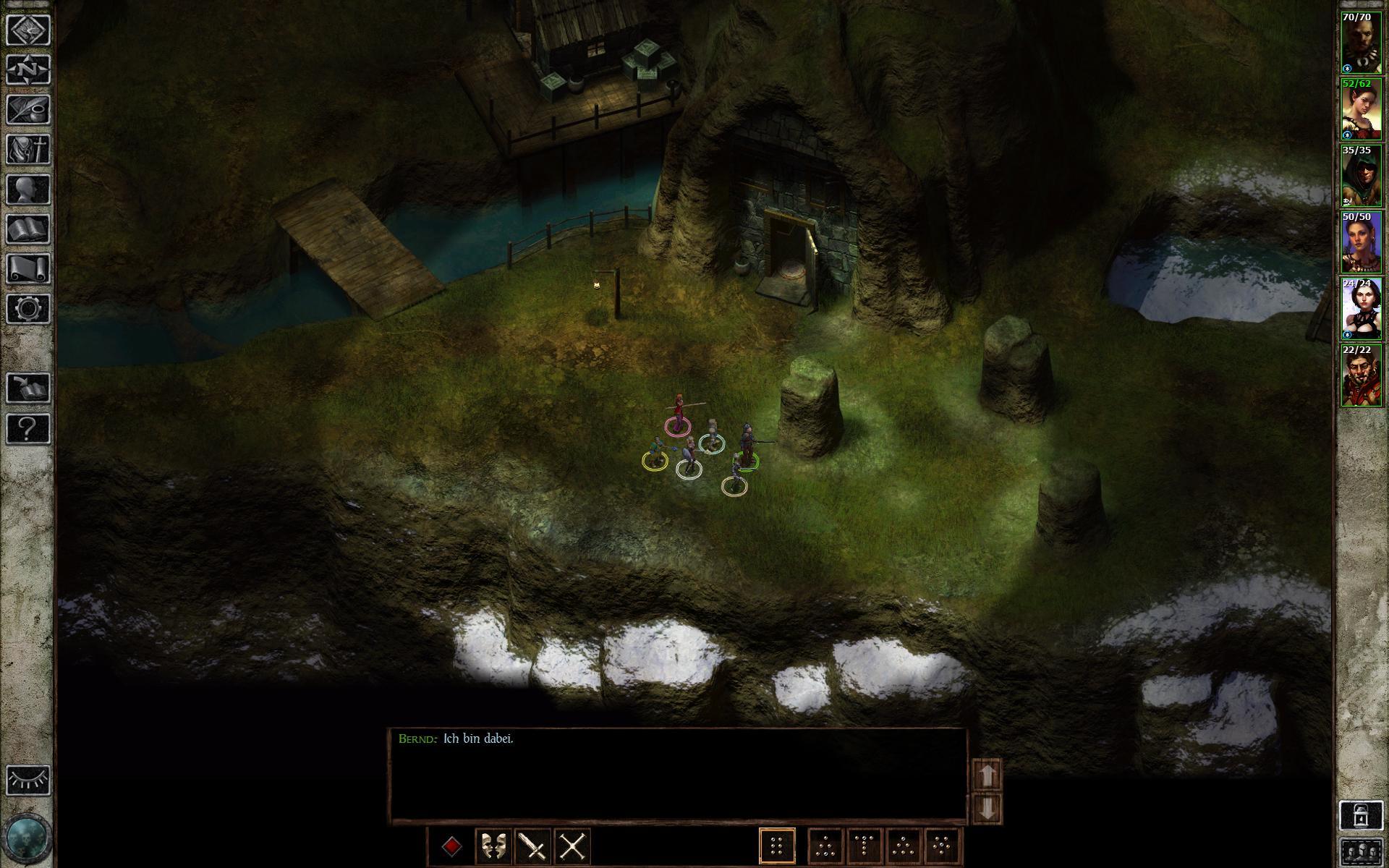Select the red-faced portrait with 22/22 health
The image size is (1389, 868).
(1361, 376)
